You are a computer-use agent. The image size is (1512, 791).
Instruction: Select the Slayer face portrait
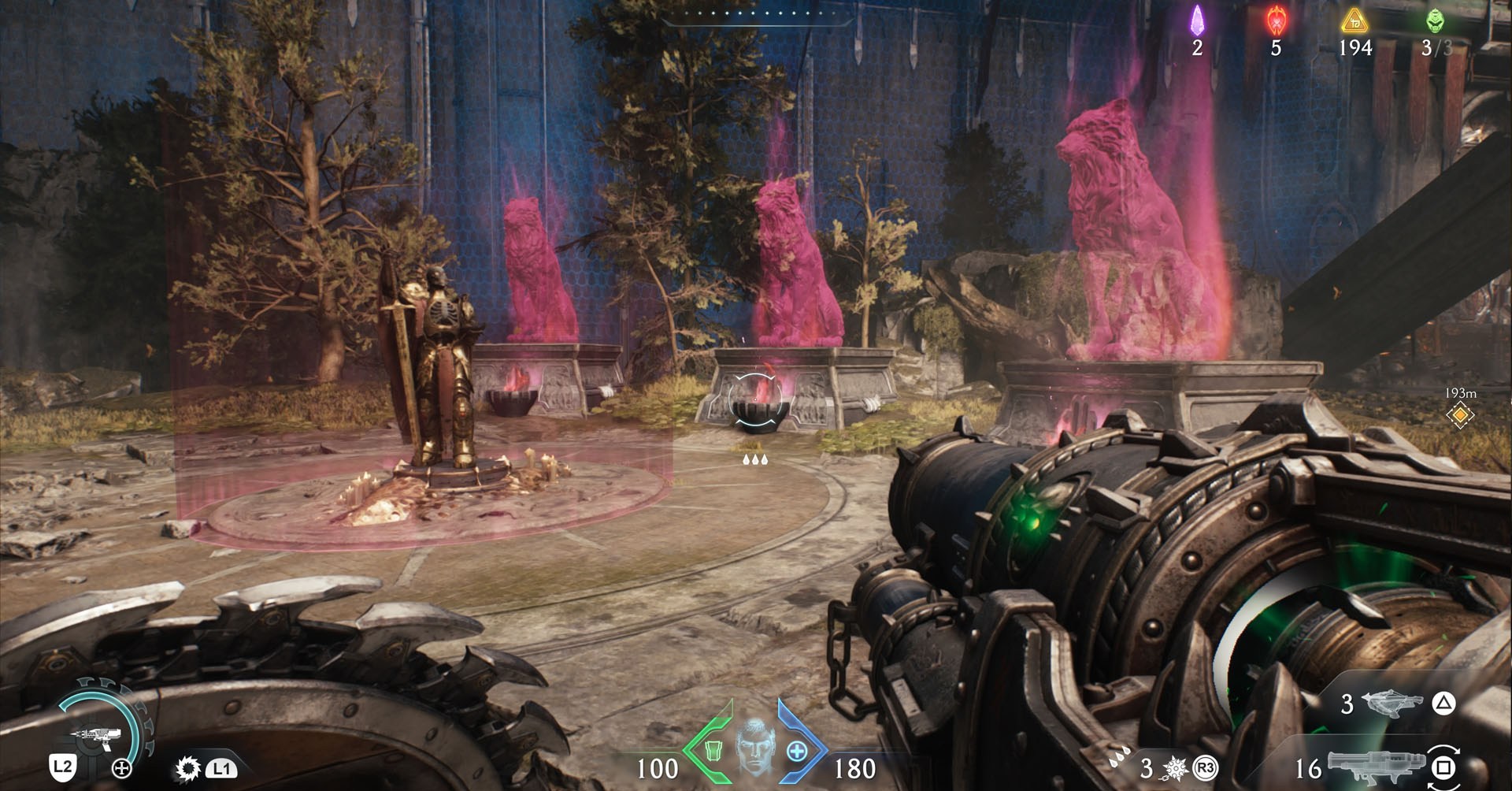tap(755, 746)
